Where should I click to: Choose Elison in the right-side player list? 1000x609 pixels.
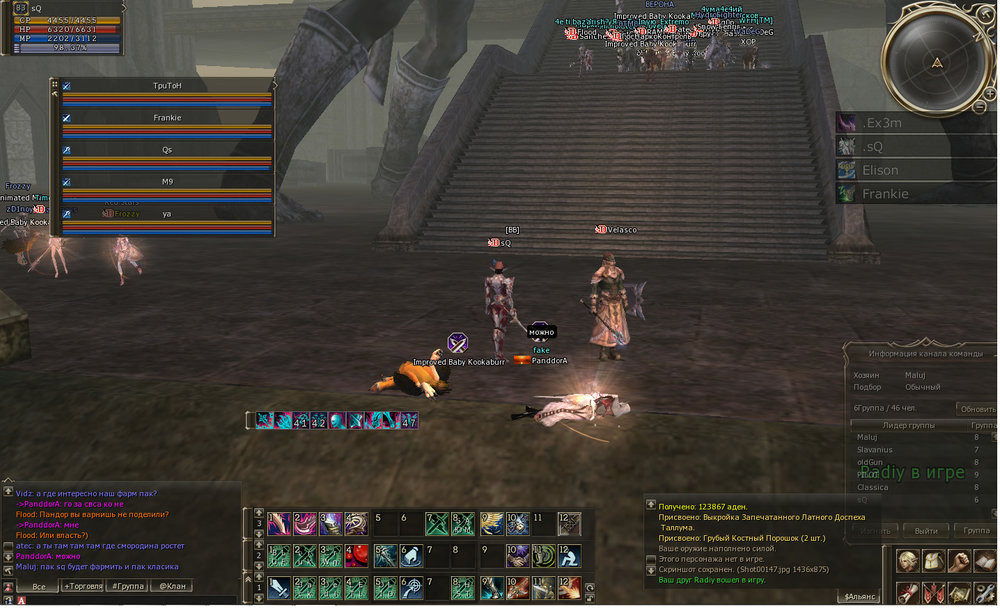(915, 170)
